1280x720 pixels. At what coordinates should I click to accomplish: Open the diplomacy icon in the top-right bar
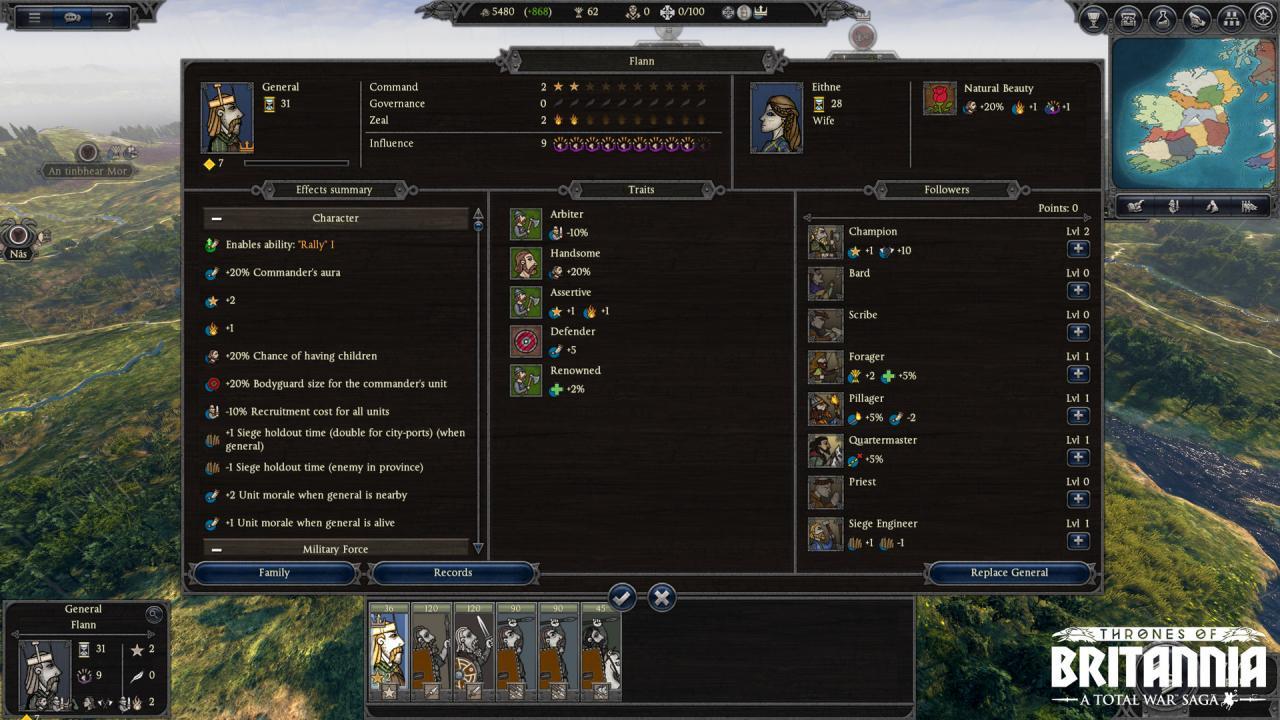1197,15
